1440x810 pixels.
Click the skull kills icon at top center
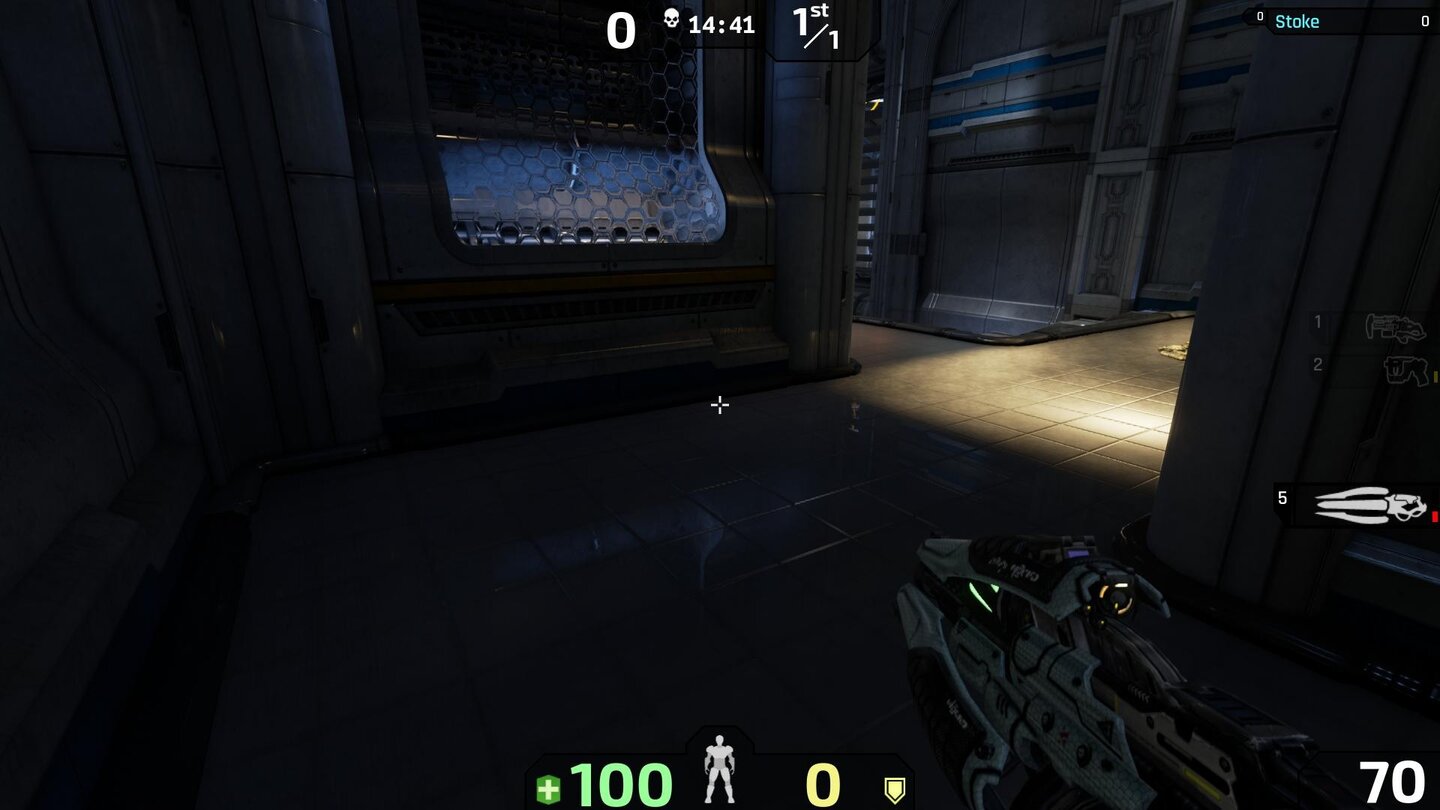674,20
